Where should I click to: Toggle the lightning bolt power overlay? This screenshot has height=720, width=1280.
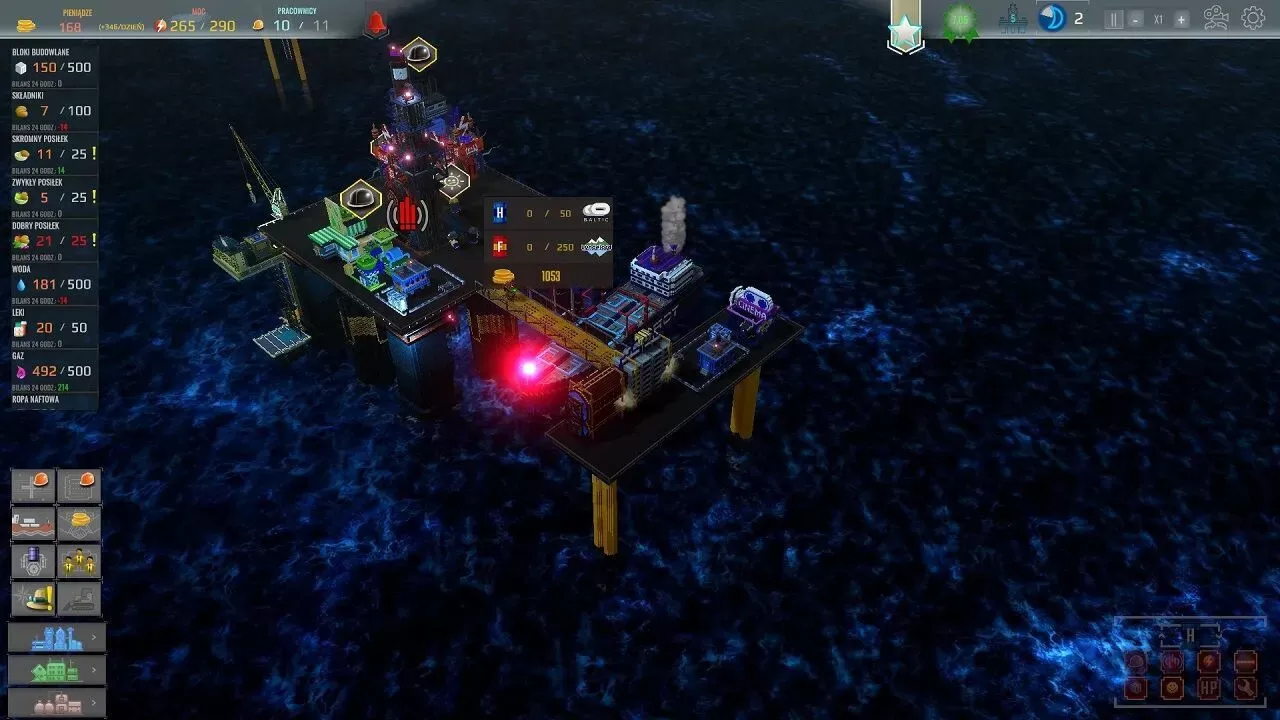pyautogui.click(x=1209, y=661)
